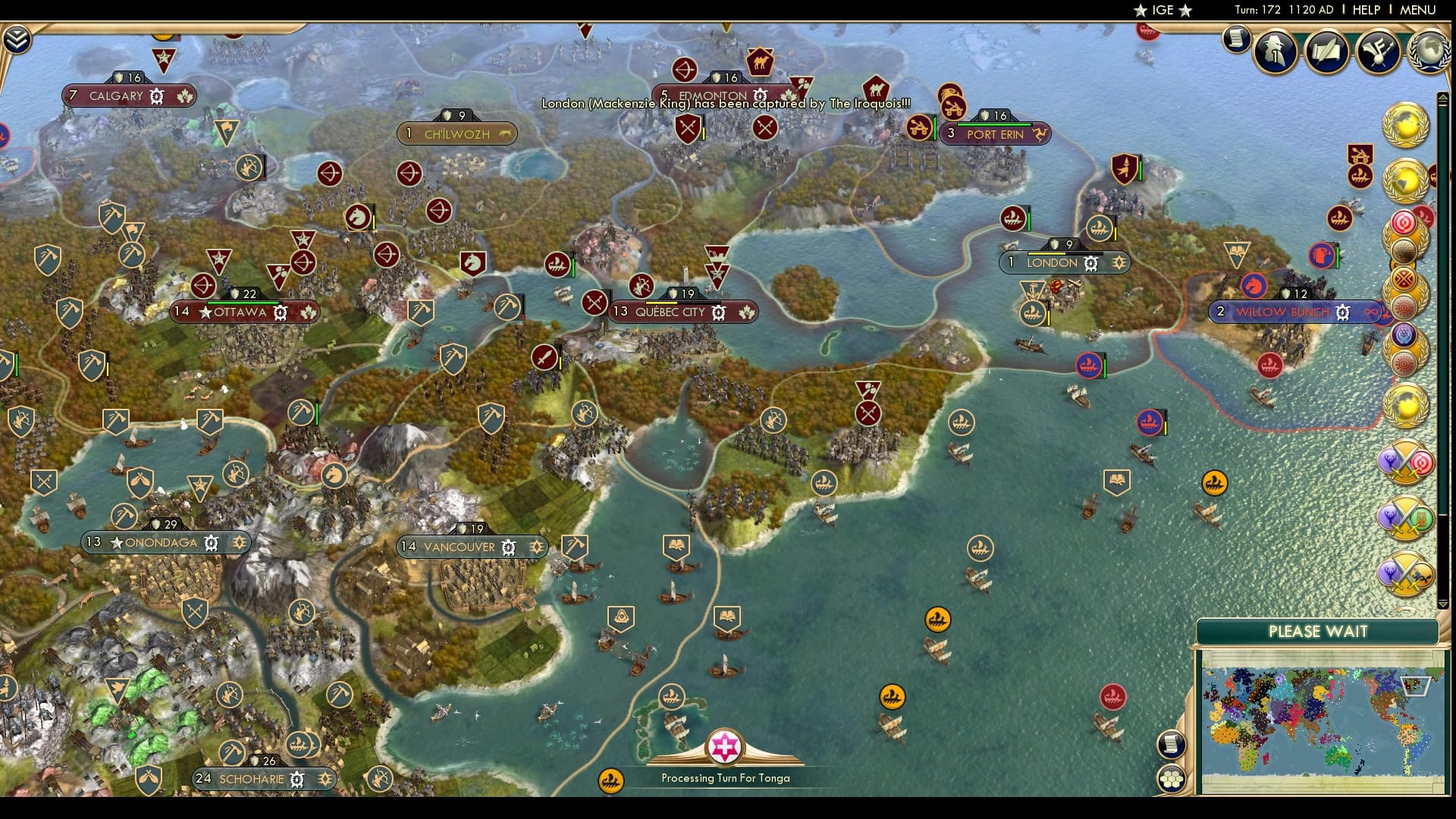This screenshot has height=819, width=1456.
Task: Open the notification log parchment icon
Action: coord(1235,38)
